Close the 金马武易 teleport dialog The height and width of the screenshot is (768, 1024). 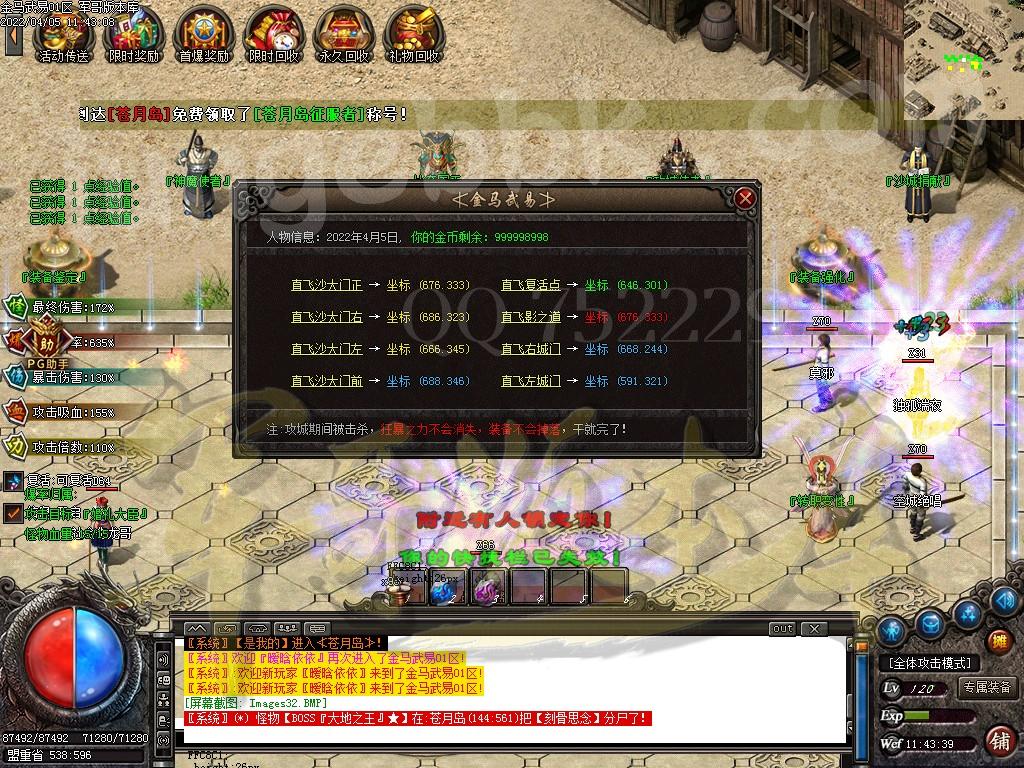(744, 198)
